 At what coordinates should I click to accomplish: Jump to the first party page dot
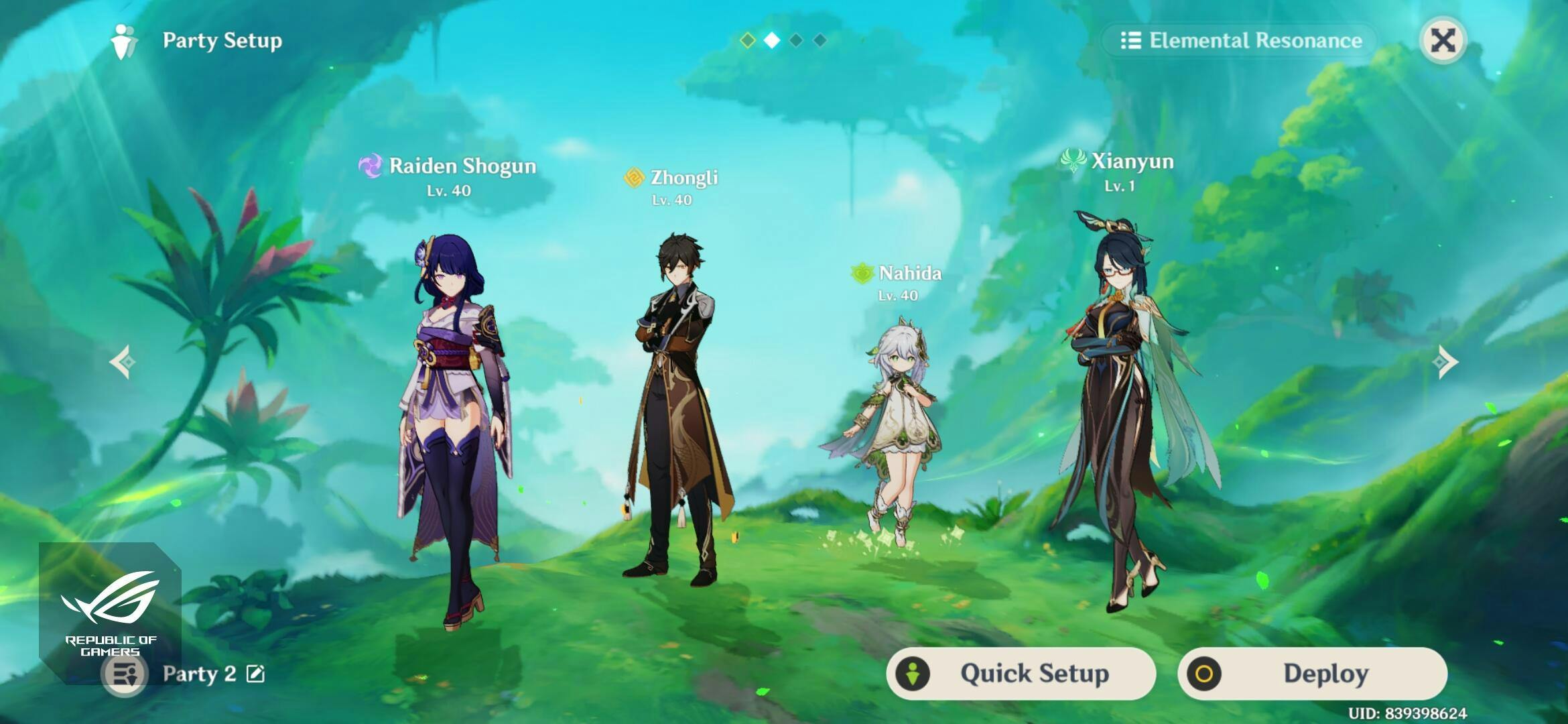tap(747, 40)
